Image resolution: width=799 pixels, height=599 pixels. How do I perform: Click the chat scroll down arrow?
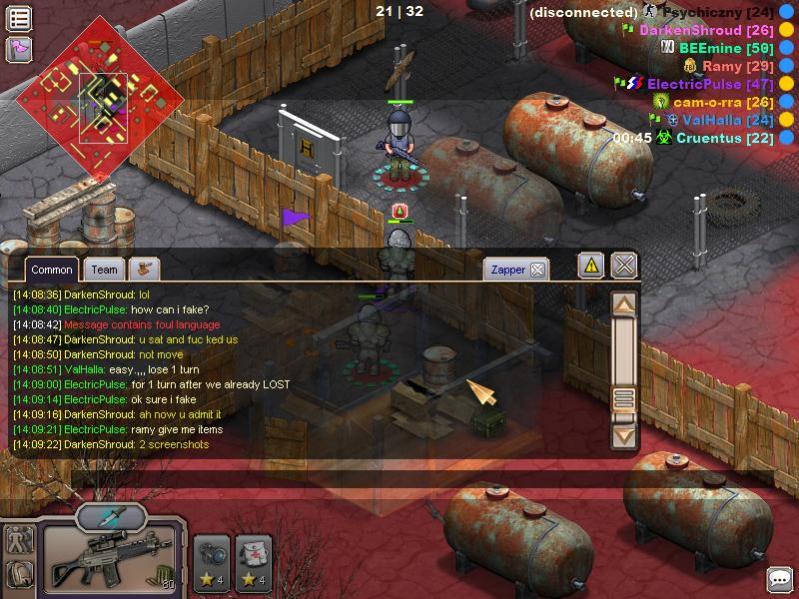click(x=624, y=435)
